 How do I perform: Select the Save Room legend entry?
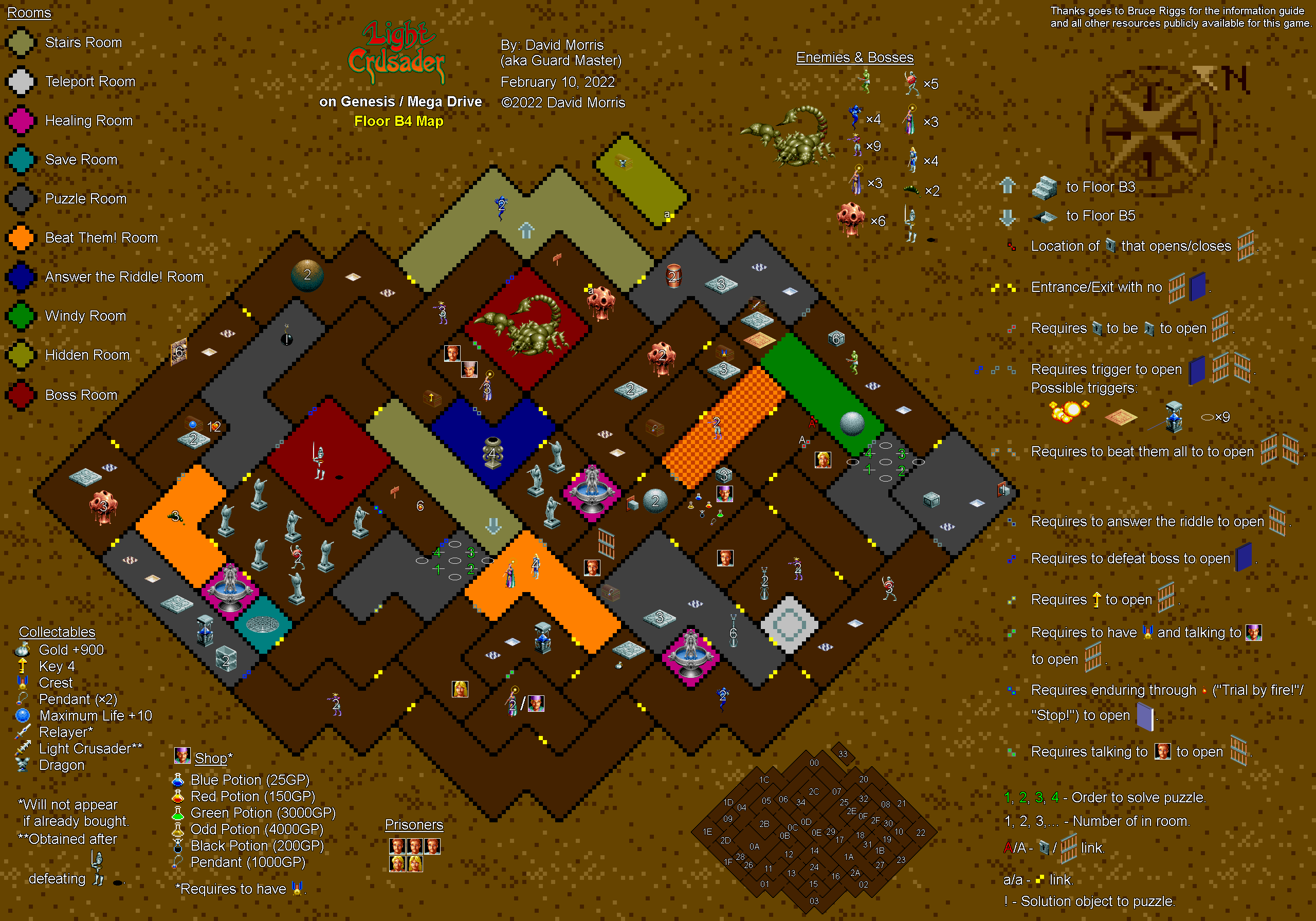point(81,160)
